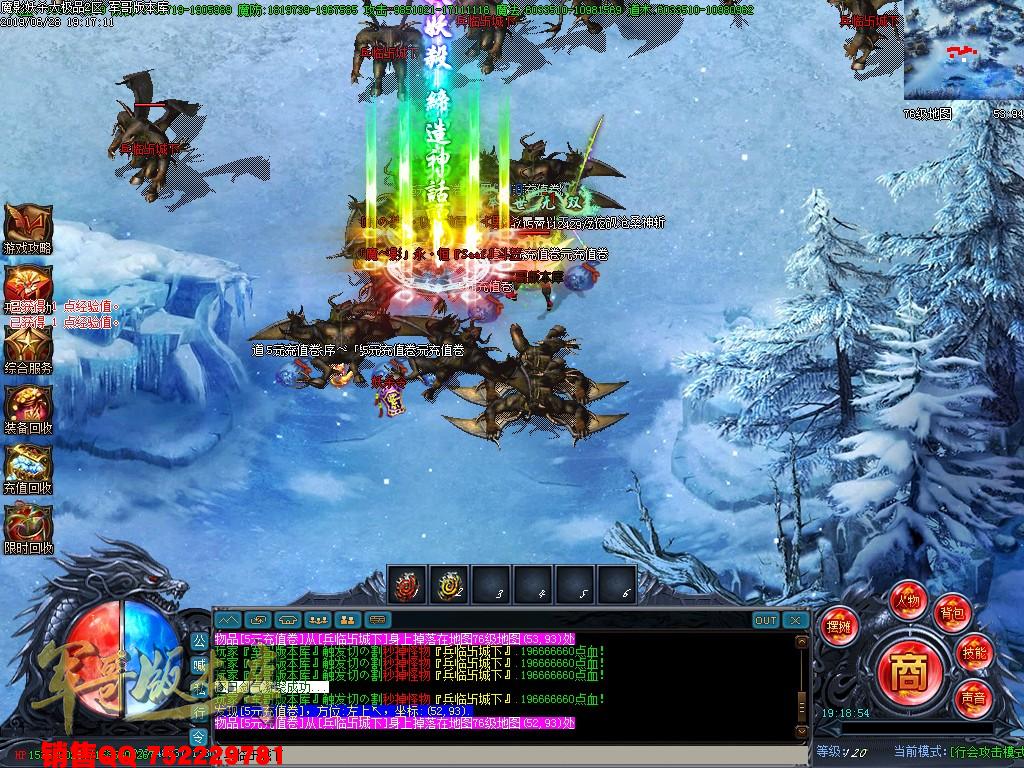The height and width of the screenshot is (768, 1024).
Task: Click the red gift box icon
Action: (28, 284)
